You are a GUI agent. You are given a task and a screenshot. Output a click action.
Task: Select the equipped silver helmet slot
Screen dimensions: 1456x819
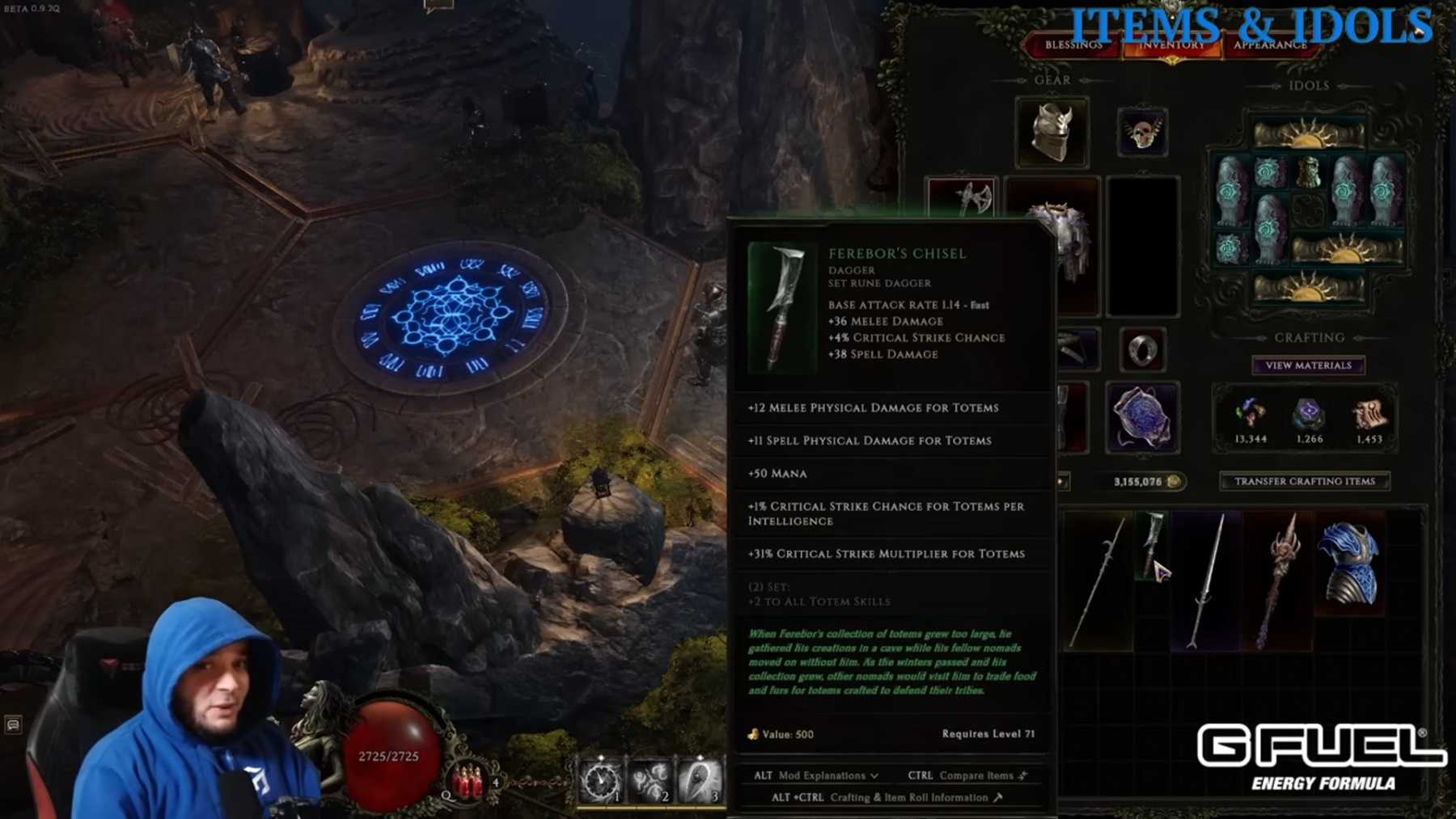point(1052,132)
